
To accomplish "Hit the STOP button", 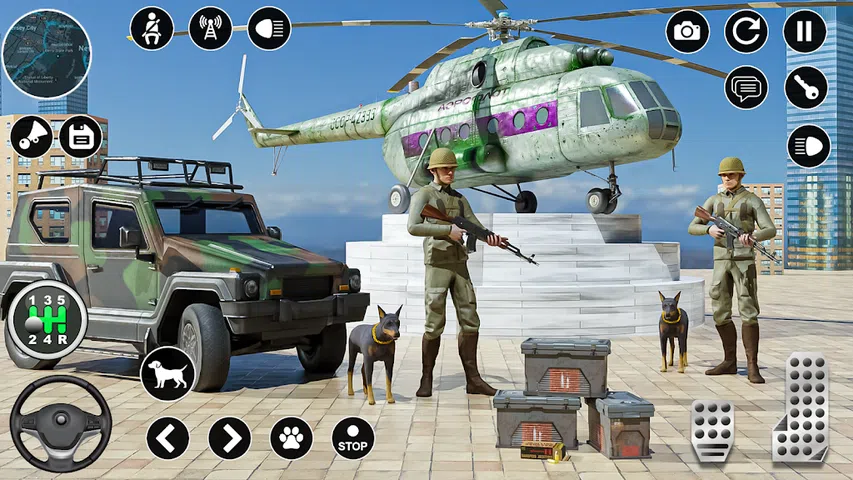I will click(353, 437).
